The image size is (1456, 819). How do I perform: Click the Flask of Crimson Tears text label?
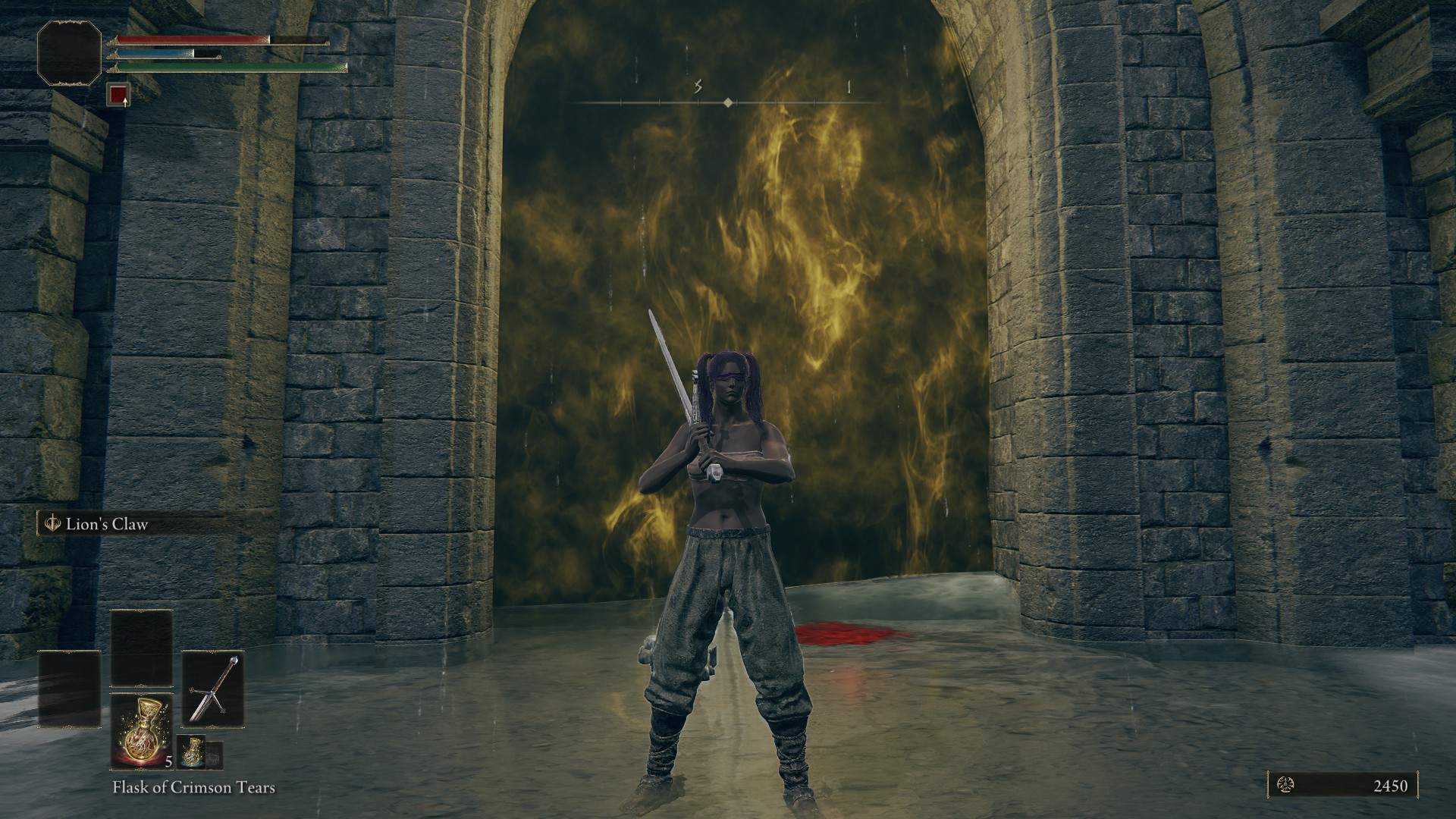pyautogui.click(x=194, y=788)
